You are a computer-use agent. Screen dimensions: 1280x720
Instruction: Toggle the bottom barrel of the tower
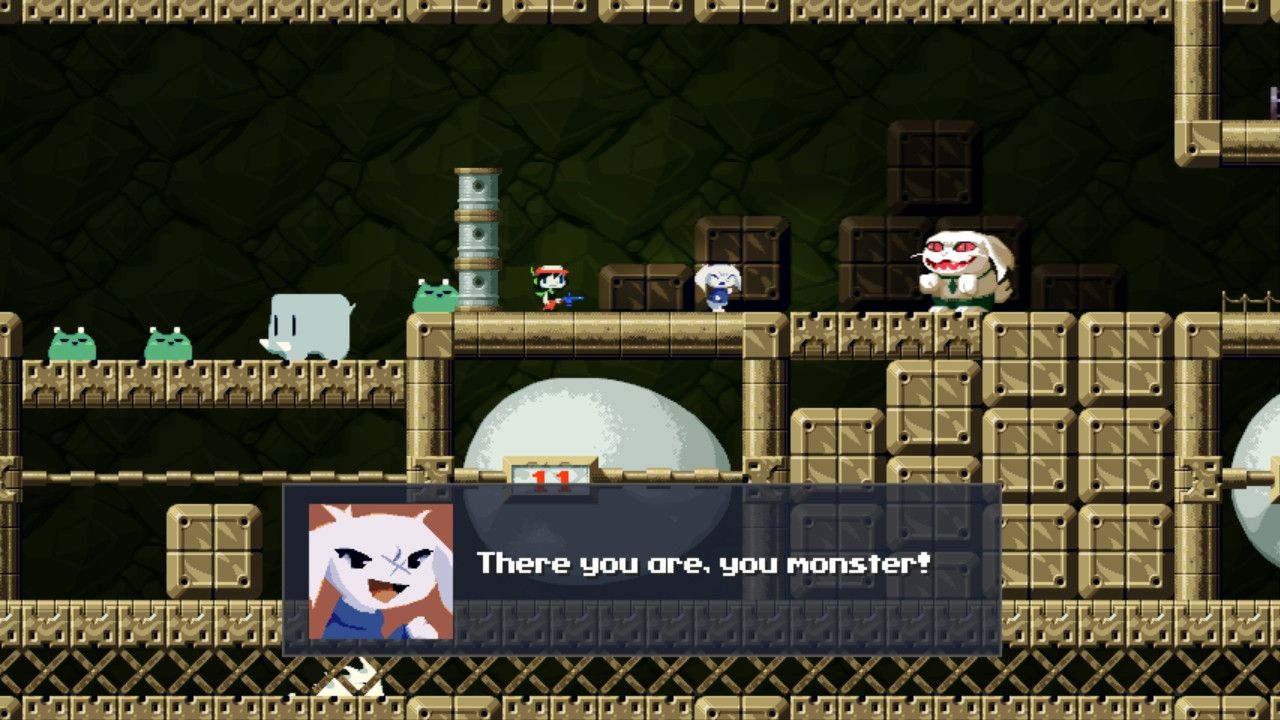pyautogui.click(x=476, y=285)
